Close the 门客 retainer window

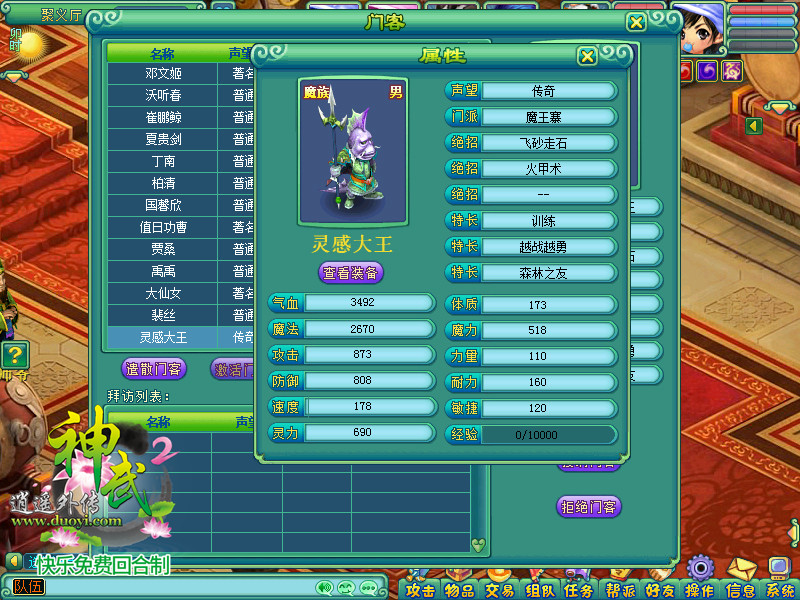[x=636, y=22]
